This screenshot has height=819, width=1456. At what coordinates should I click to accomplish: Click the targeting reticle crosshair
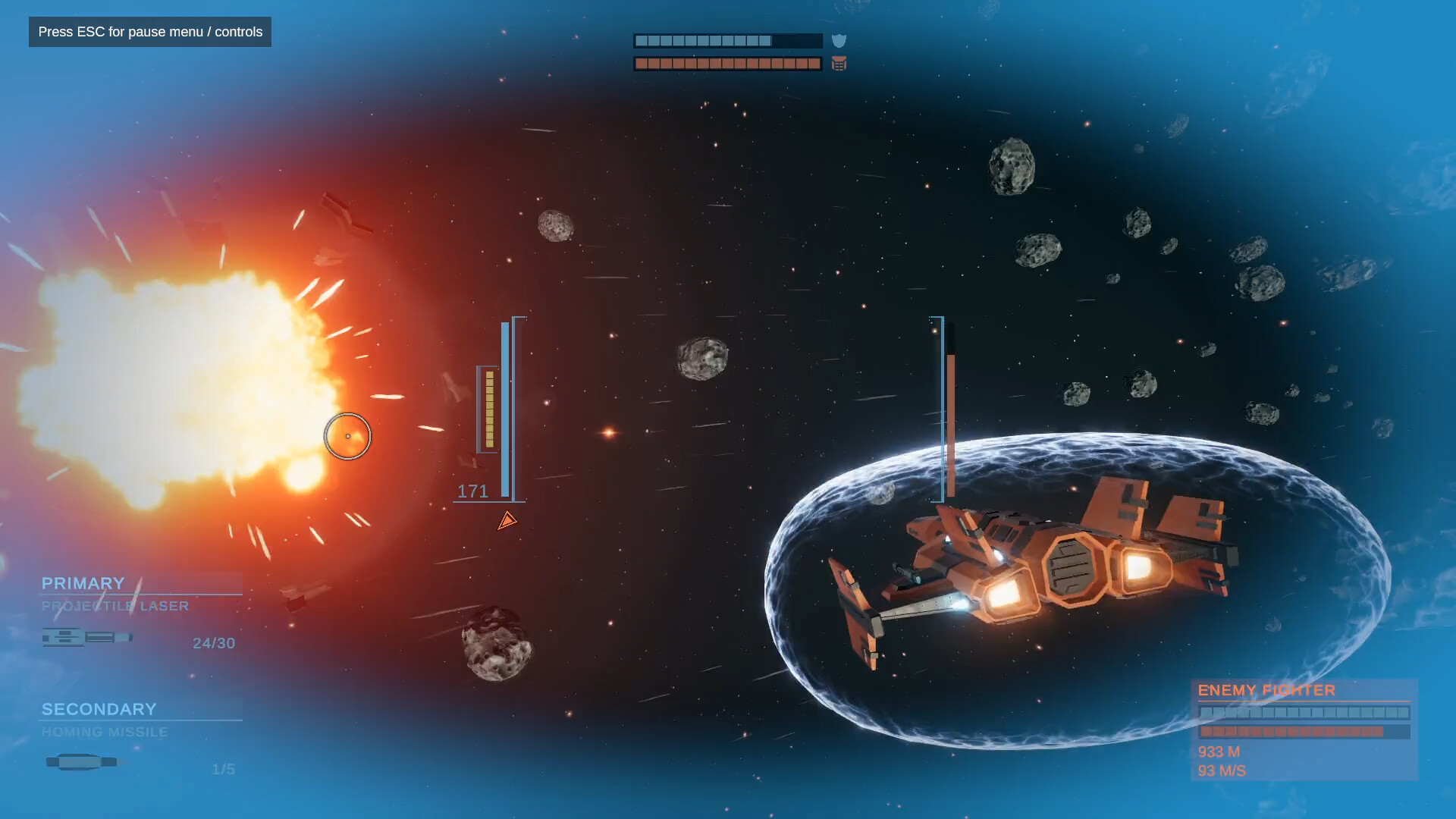[350, 437]
